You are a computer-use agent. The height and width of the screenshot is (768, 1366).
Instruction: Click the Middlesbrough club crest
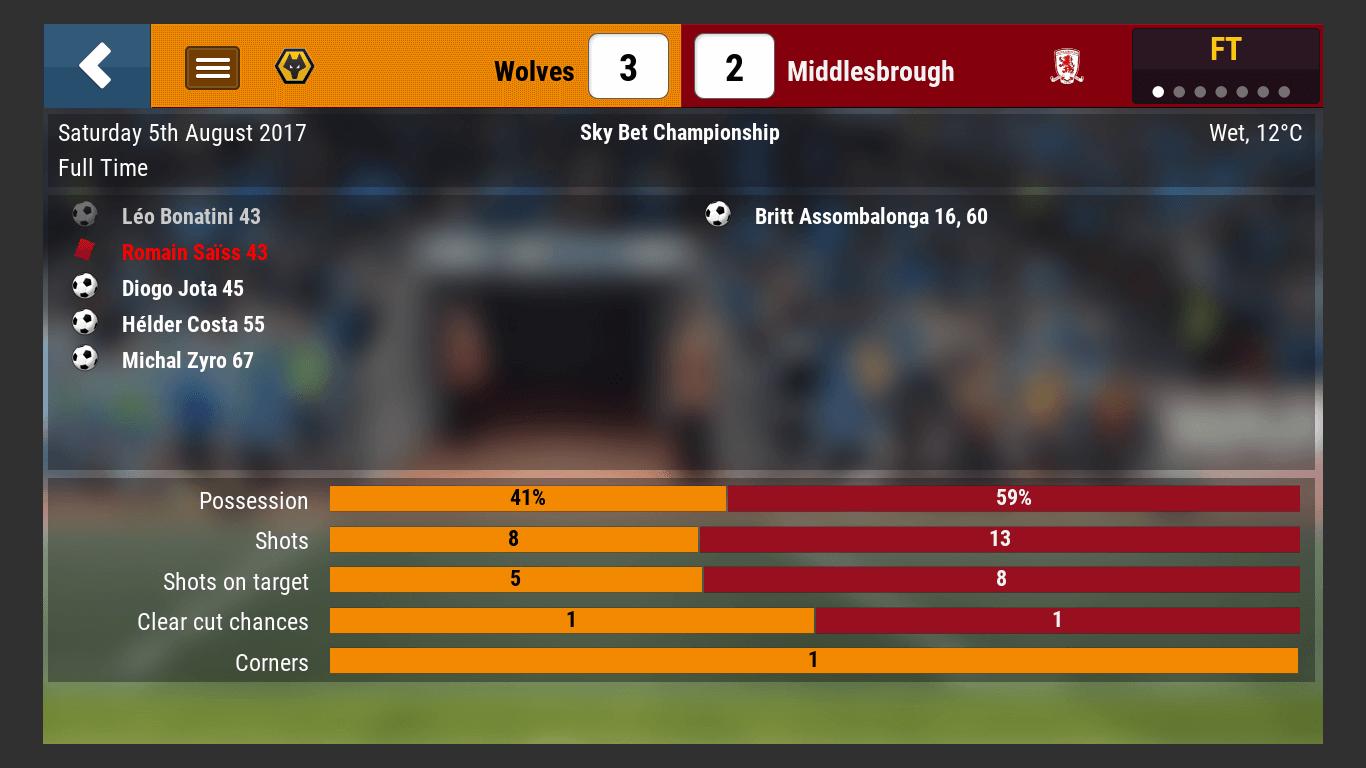click(1067, 67)
